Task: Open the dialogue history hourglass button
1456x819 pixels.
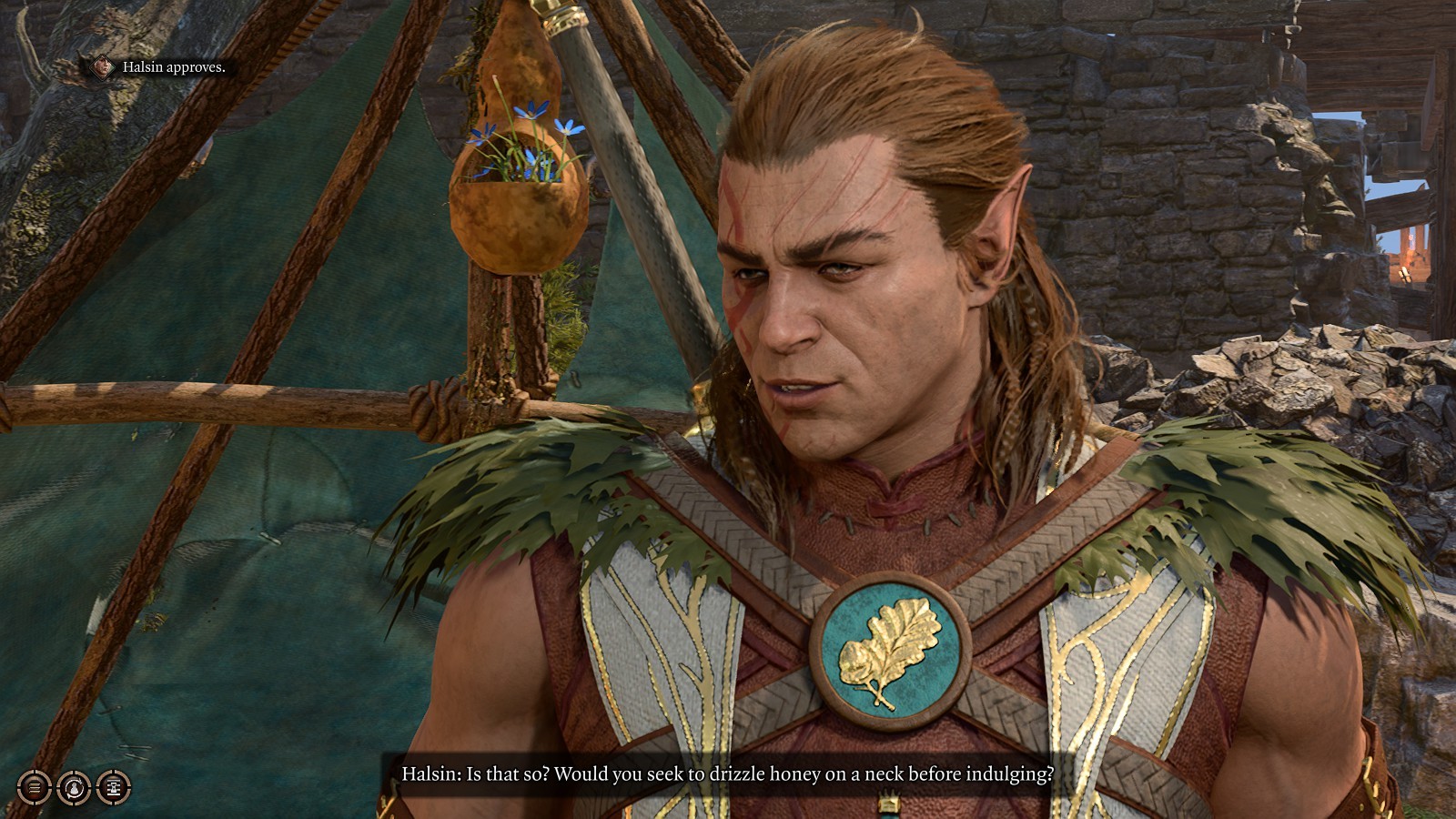Action: point(114,787)
